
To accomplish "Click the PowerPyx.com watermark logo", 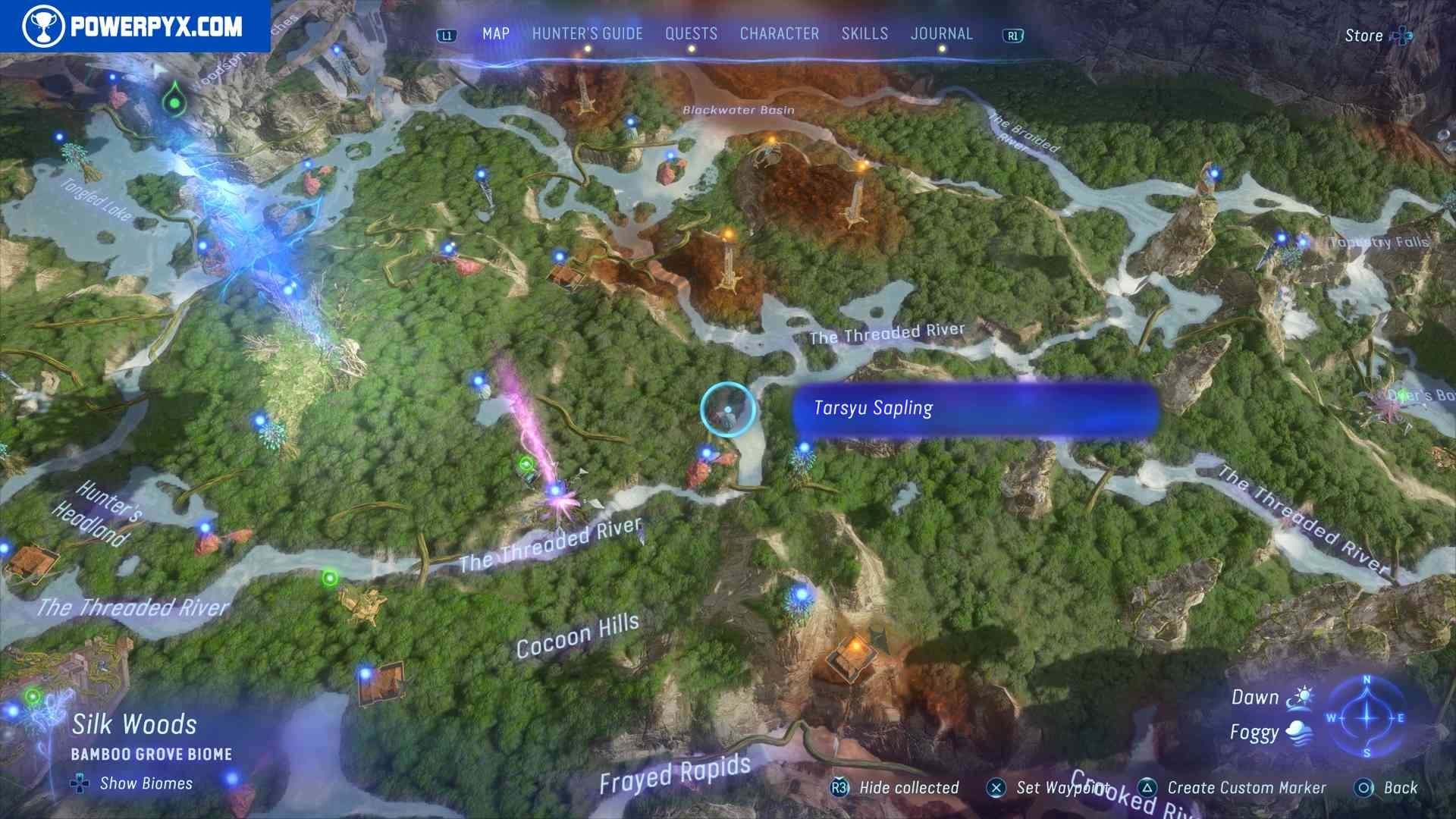I will point(134,27).
